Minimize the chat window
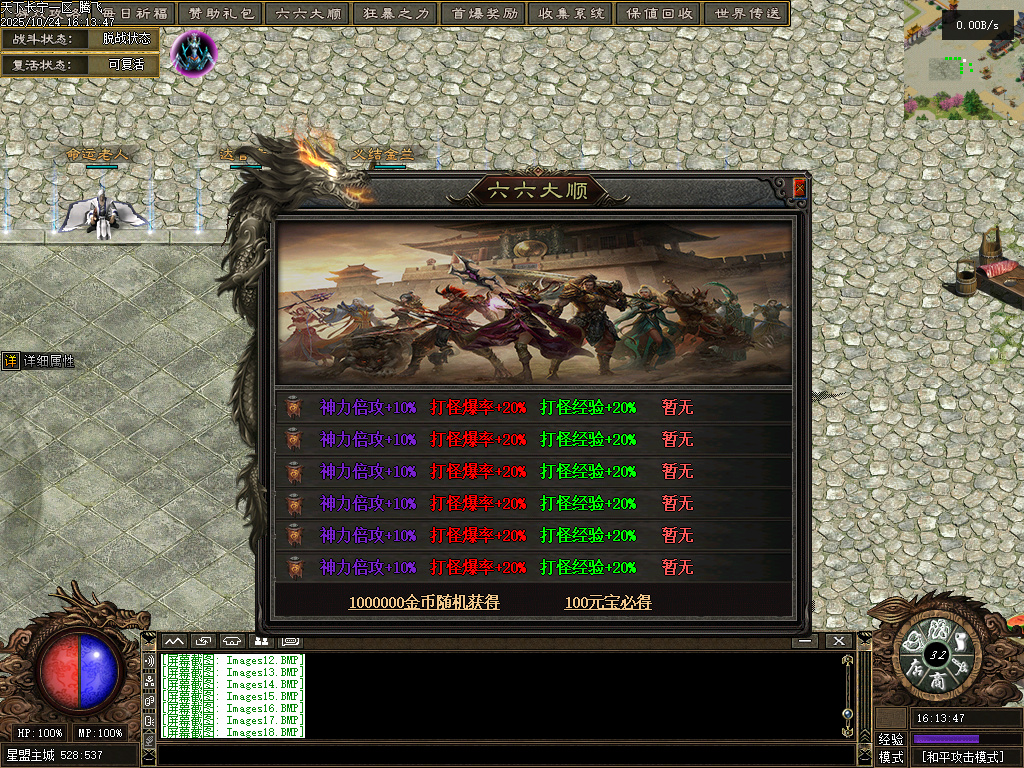 (x=804, y=640)
